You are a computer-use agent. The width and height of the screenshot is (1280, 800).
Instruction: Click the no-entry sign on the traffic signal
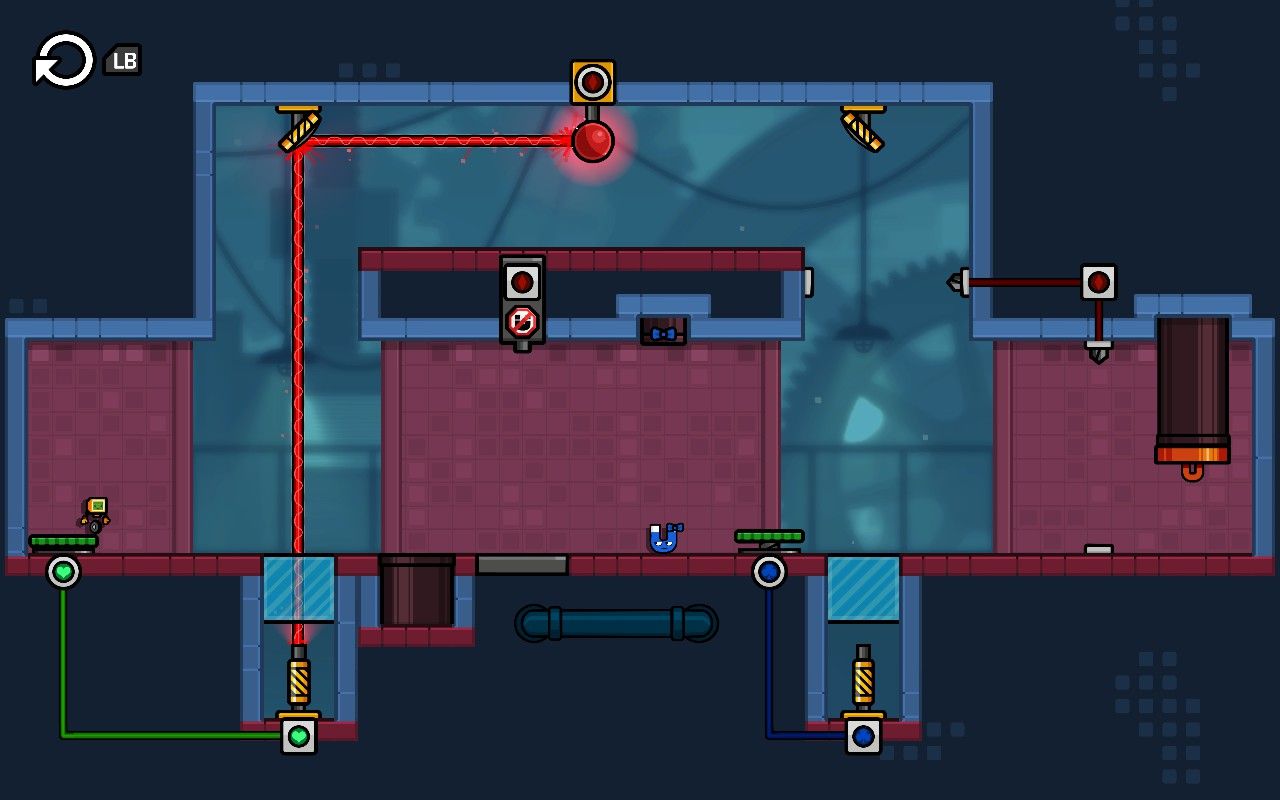click(524, 320)
